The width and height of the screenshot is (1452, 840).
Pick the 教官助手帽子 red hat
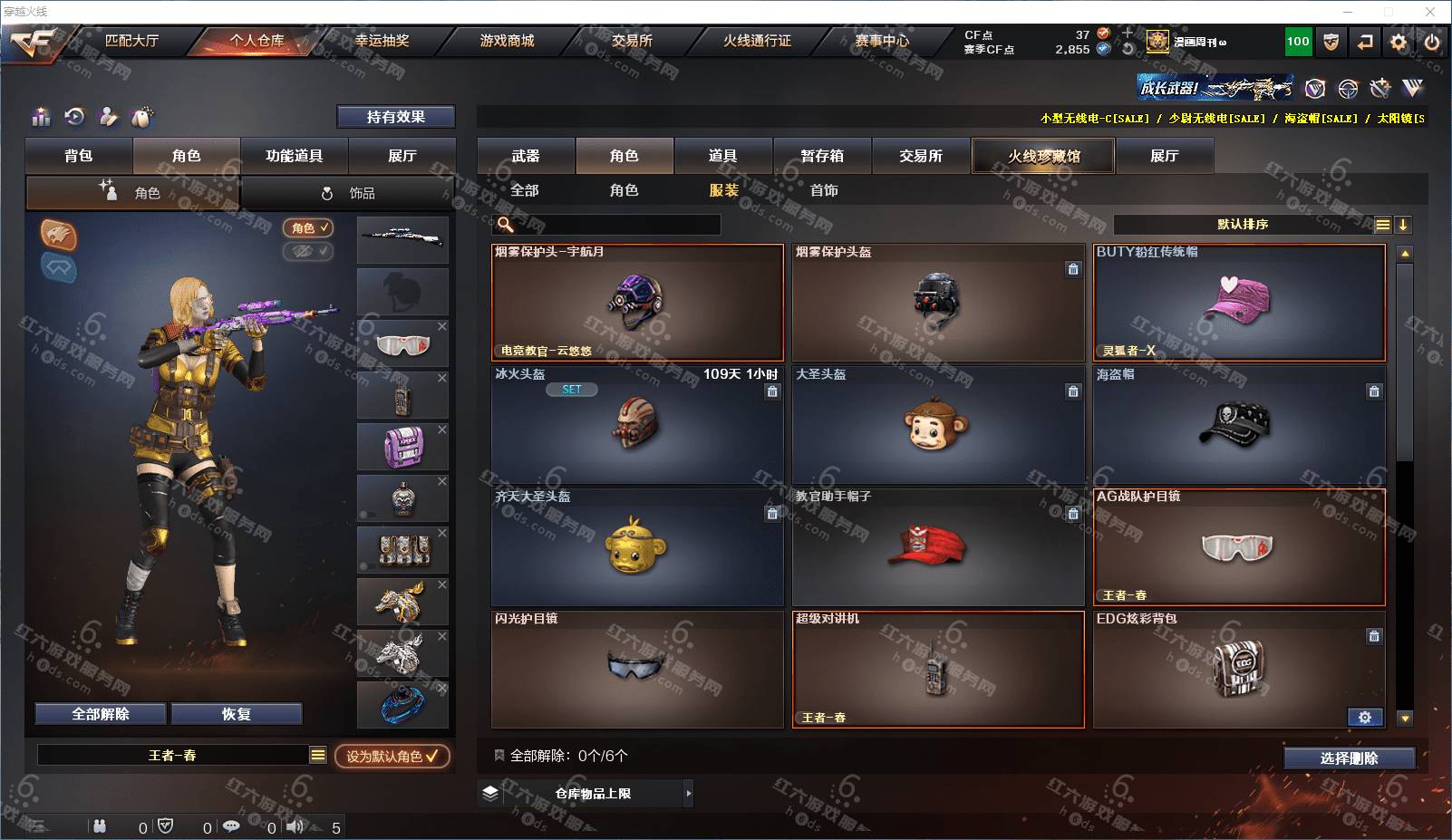pyautogui.click(x=937, y=547)
